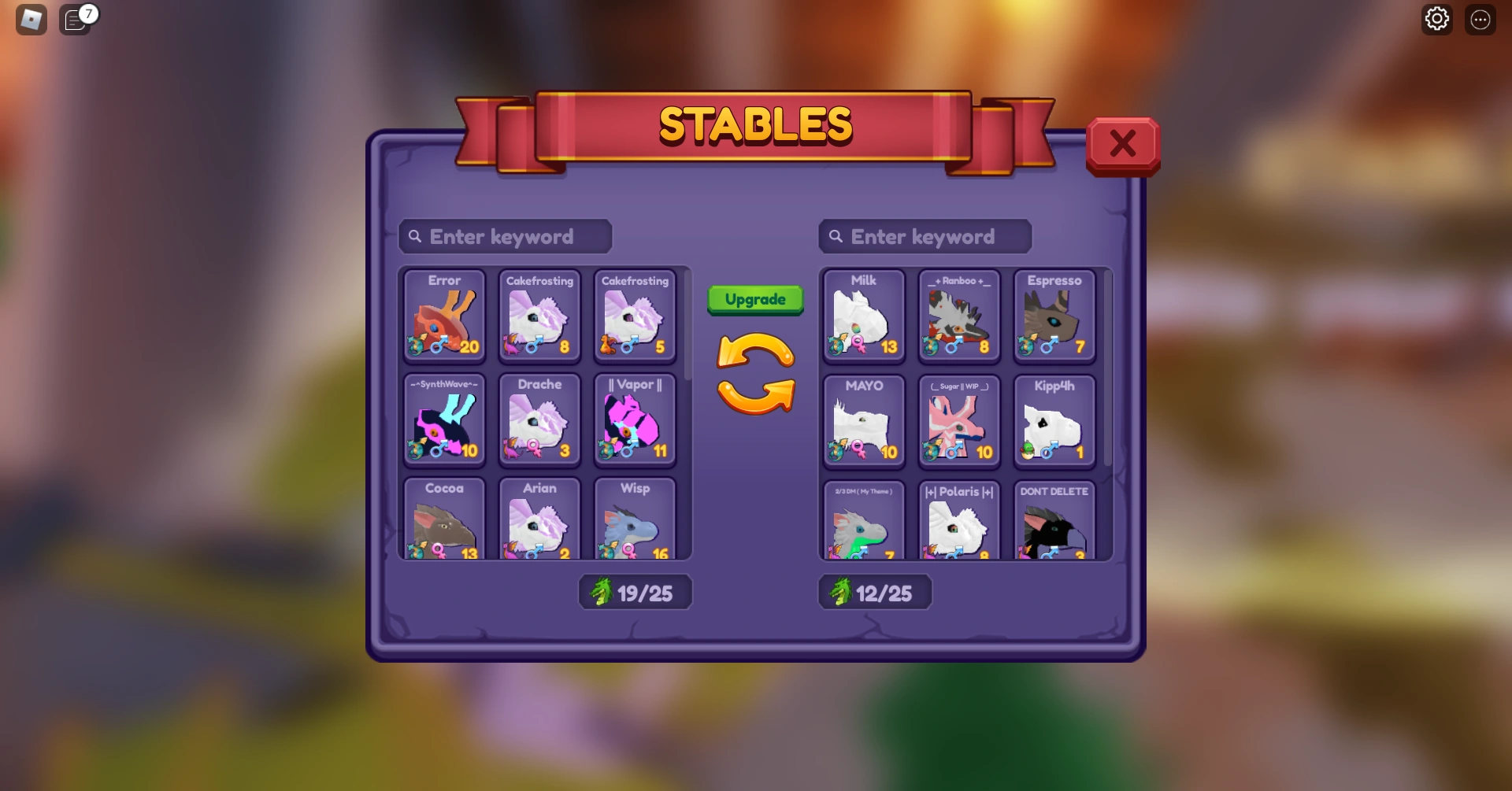Close the Stables window

point(1121,144)
